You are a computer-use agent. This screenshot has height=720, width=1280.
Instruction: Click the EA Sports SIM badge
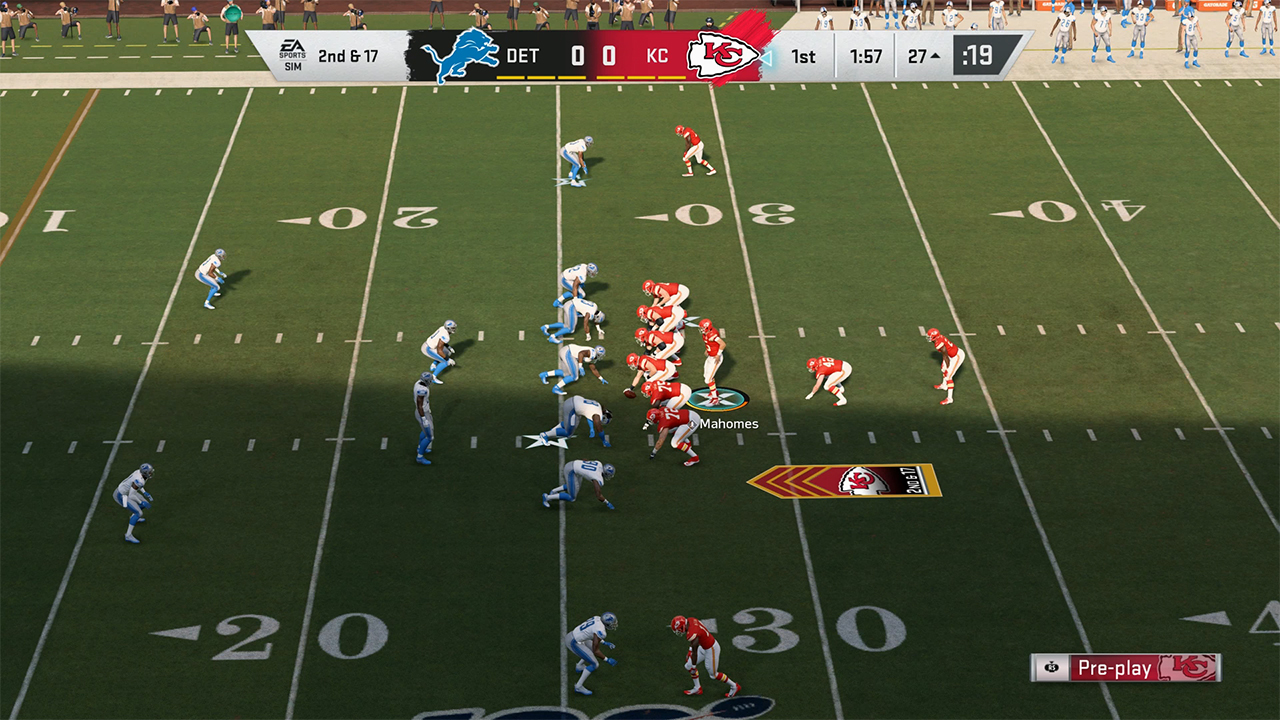click(x=292, y=56)
